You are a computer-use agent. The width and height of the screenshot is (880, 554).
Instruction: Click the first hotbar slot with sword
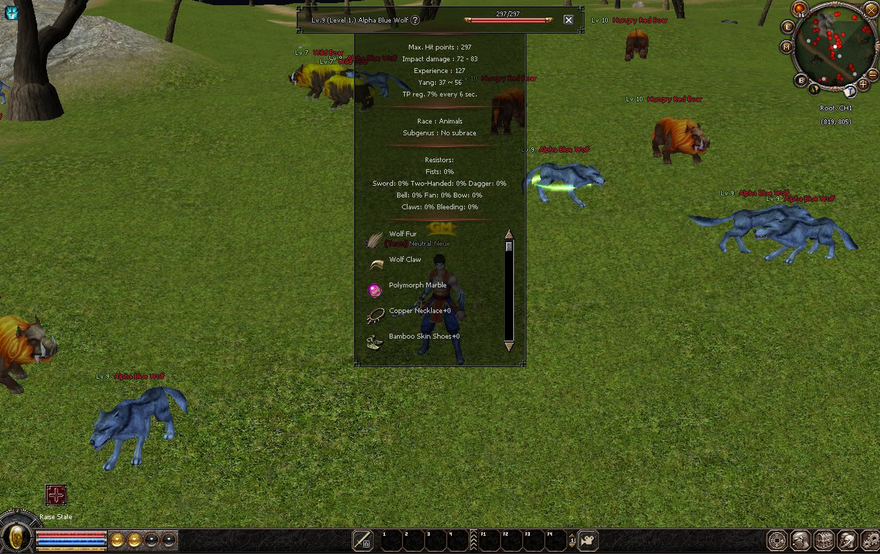coord(362,541)
